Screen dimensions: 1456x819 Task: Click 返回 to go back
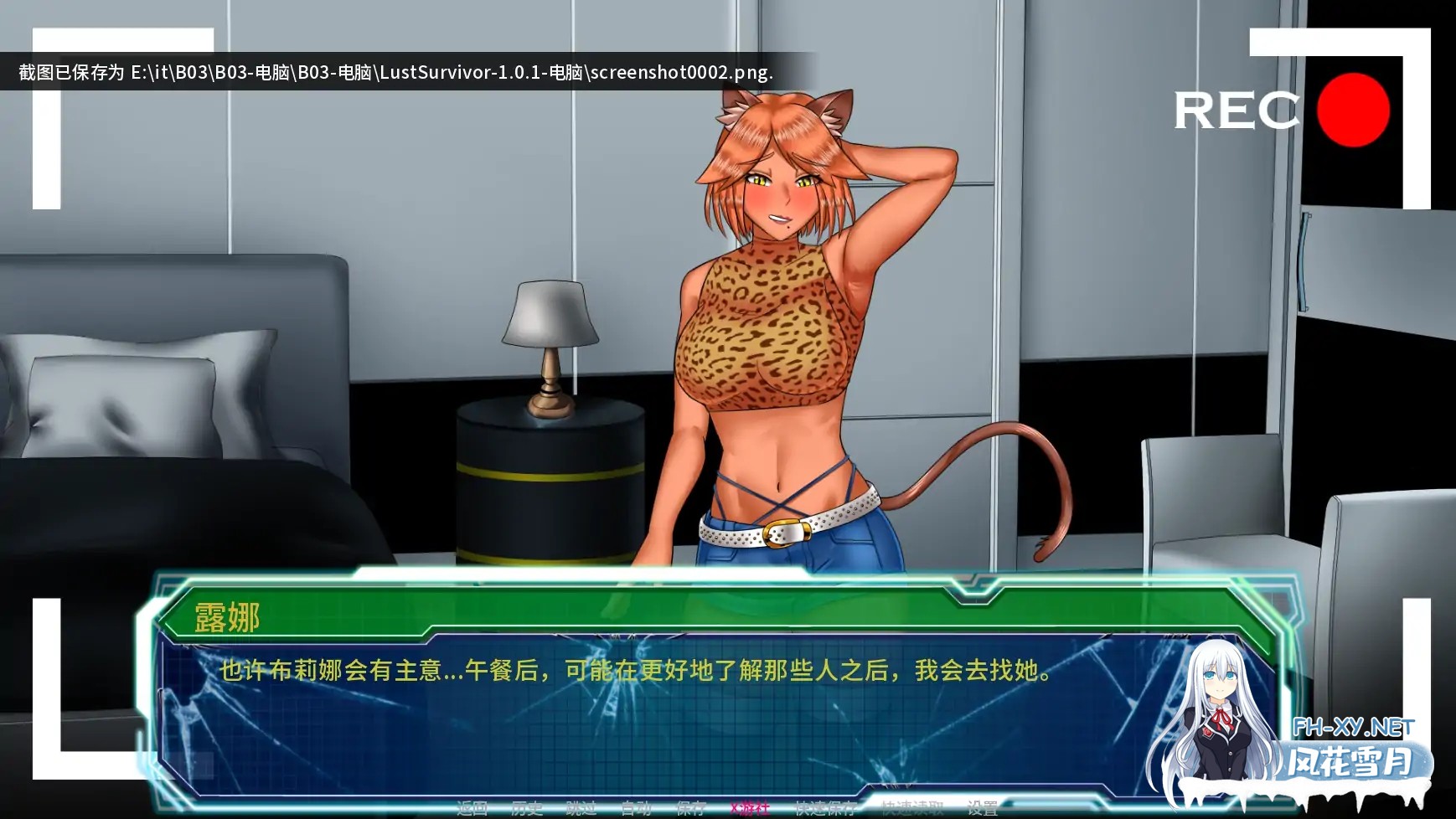click(x=472, y=806)
